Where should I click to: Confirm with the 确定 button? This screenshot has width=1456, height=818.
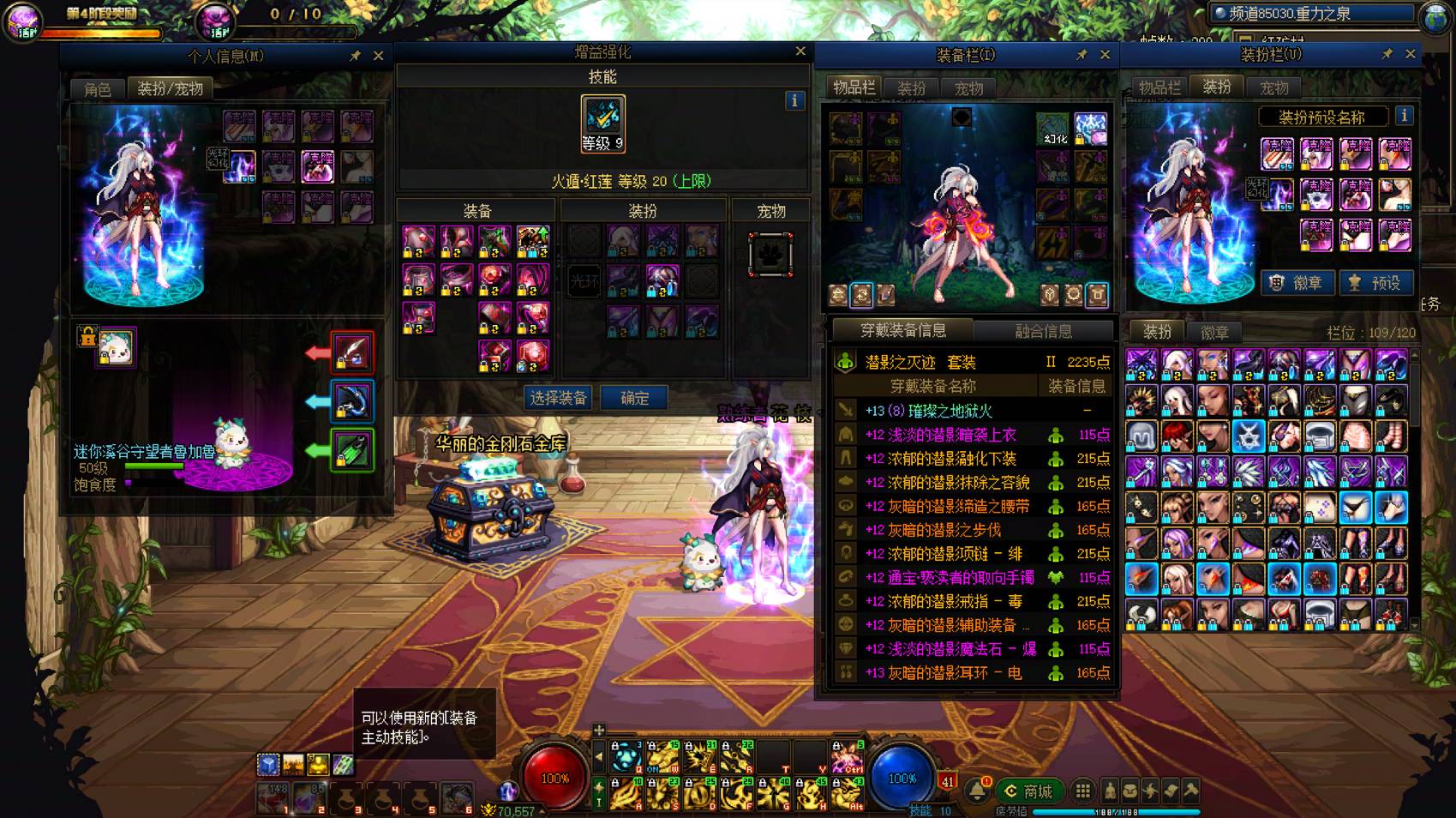634,398
